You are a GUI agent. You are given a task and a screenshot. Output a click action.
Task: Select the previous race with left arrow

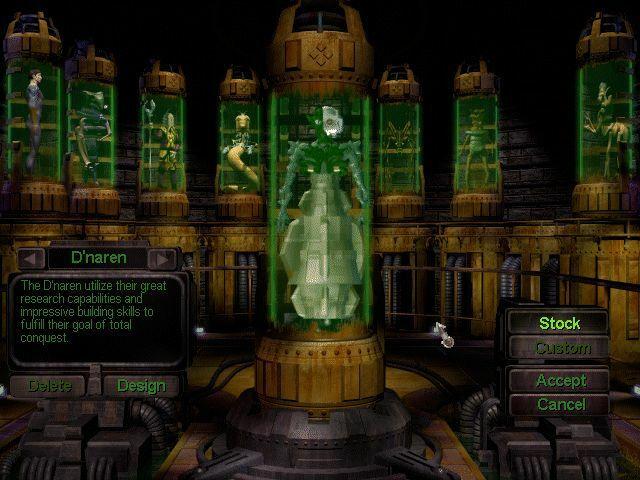point(31,259)
